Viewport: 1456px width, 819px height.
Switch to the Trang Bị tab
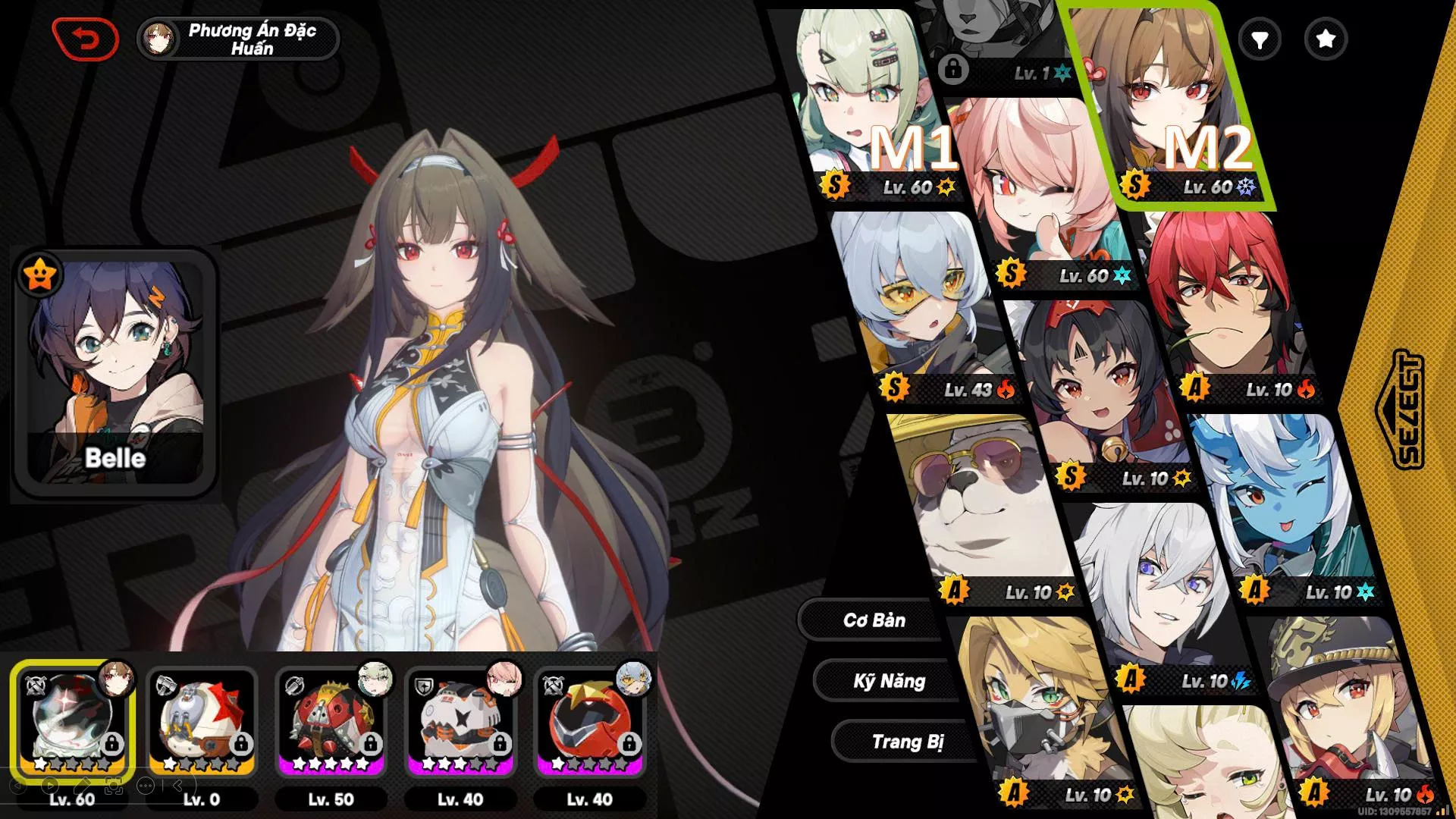[x=907, y=742]
